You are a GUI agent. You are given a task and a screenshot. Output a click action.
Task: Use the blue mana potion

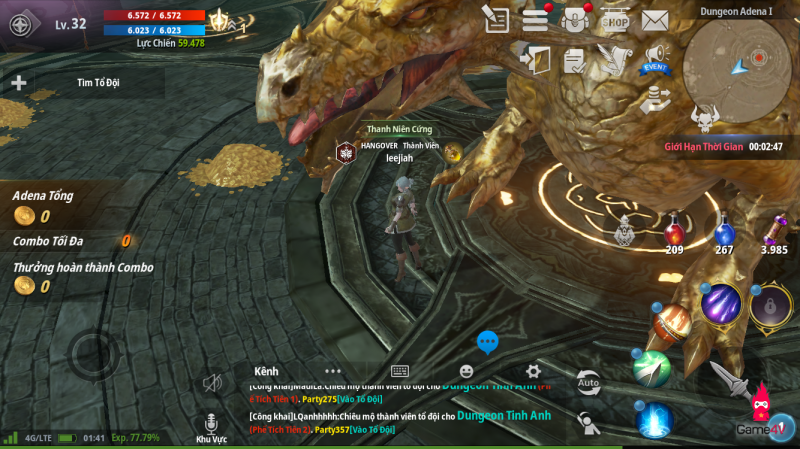(724, 232)
